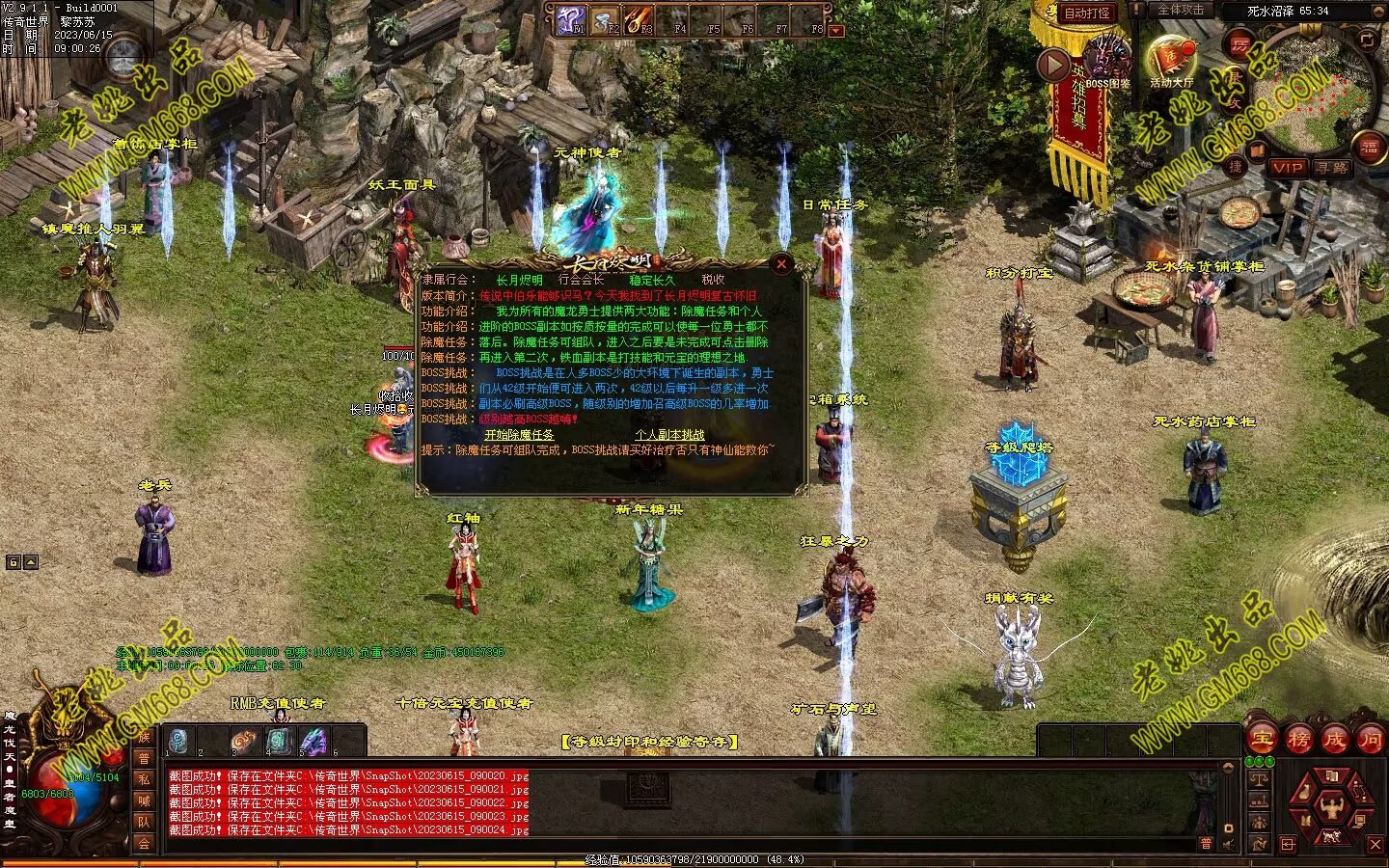The image size is (1389, 868).
Task: Open the 成 achievements button
Action: click(1334, 740)
